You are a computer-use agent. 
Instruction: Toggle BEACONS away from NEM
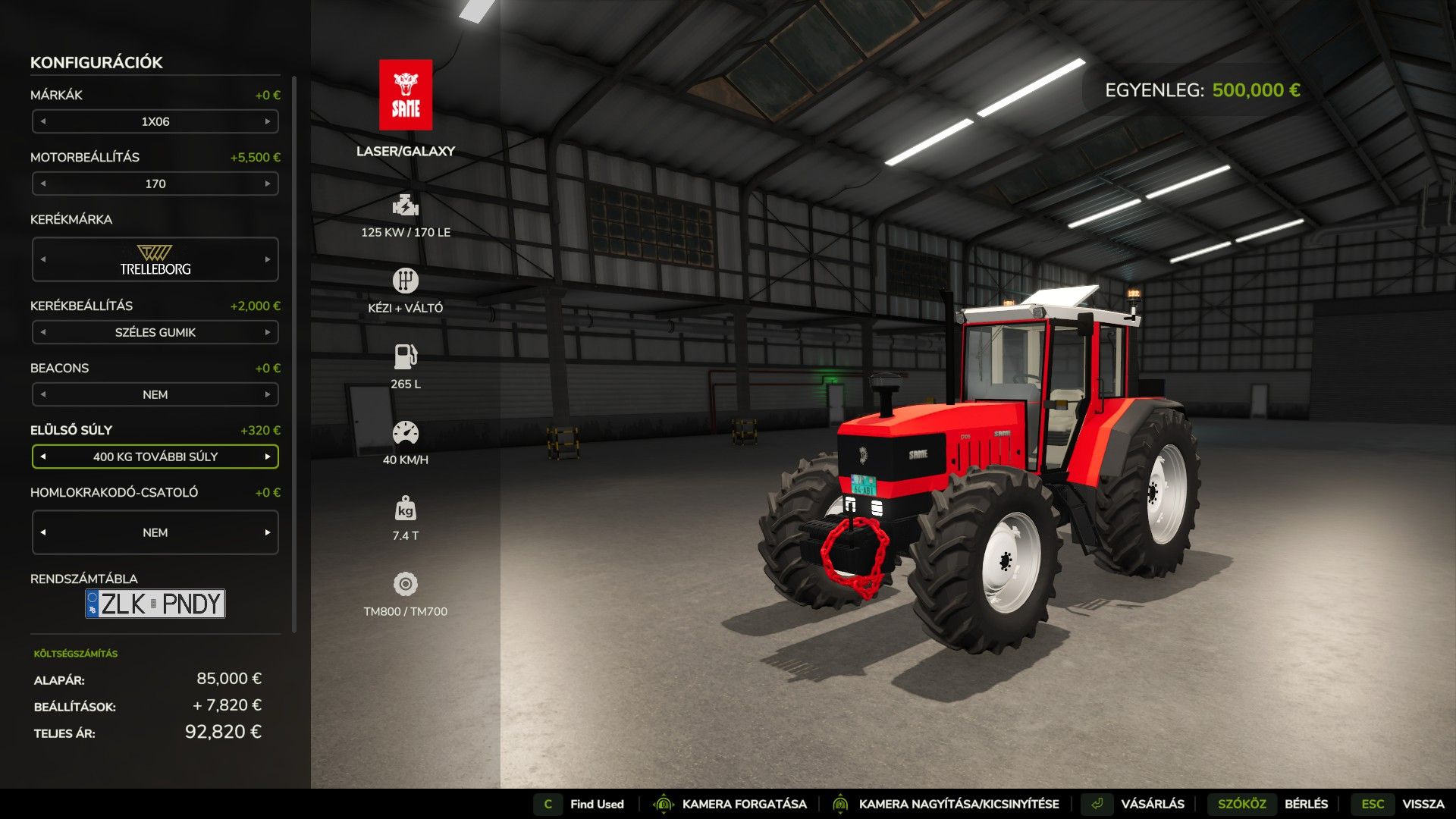tap(268, 394)
